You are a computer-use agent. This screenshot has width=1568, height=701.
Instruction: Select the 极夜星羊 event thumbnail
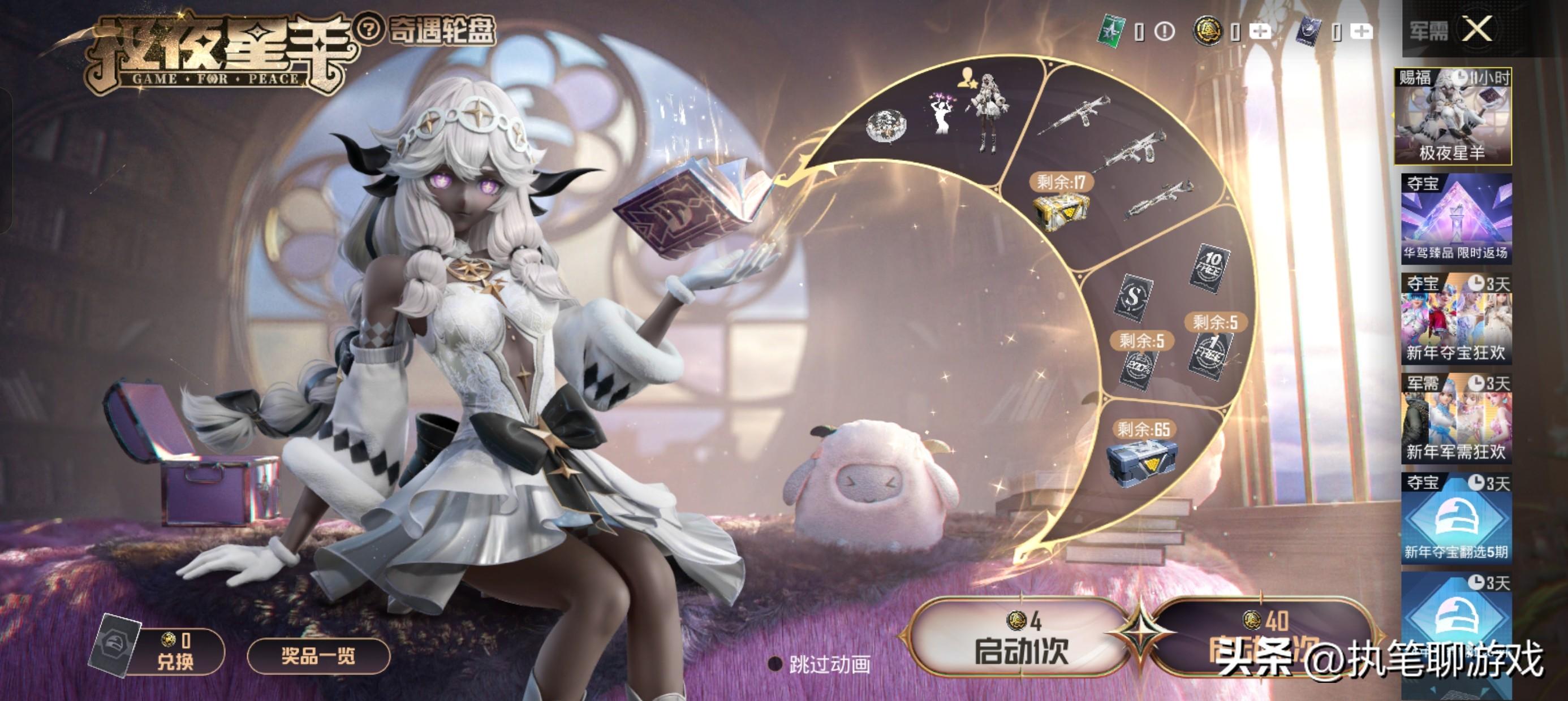[1453, 117]
